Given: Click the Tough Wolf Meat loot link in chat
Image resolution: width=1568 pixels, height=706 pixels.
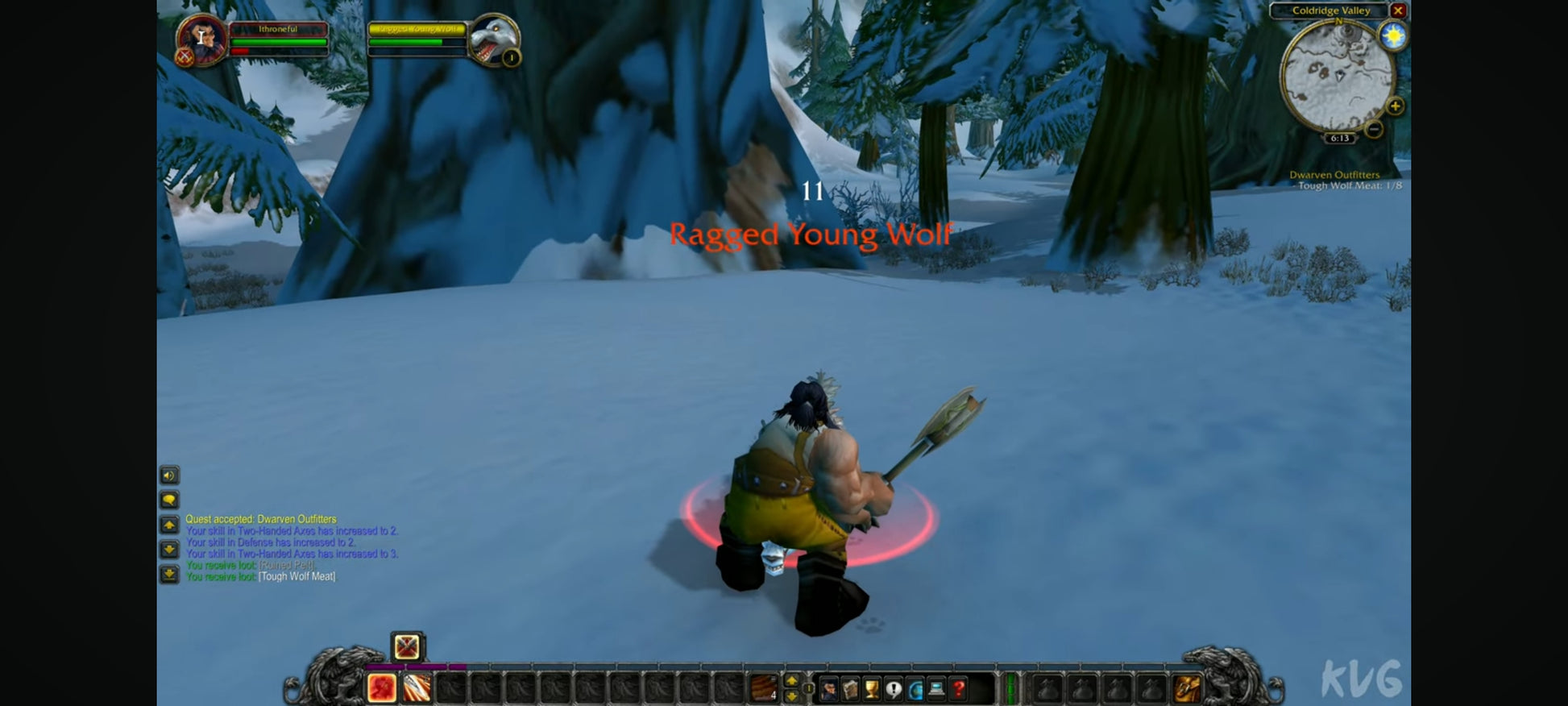Looking at the screenshot, I should (x=297, y=576).
